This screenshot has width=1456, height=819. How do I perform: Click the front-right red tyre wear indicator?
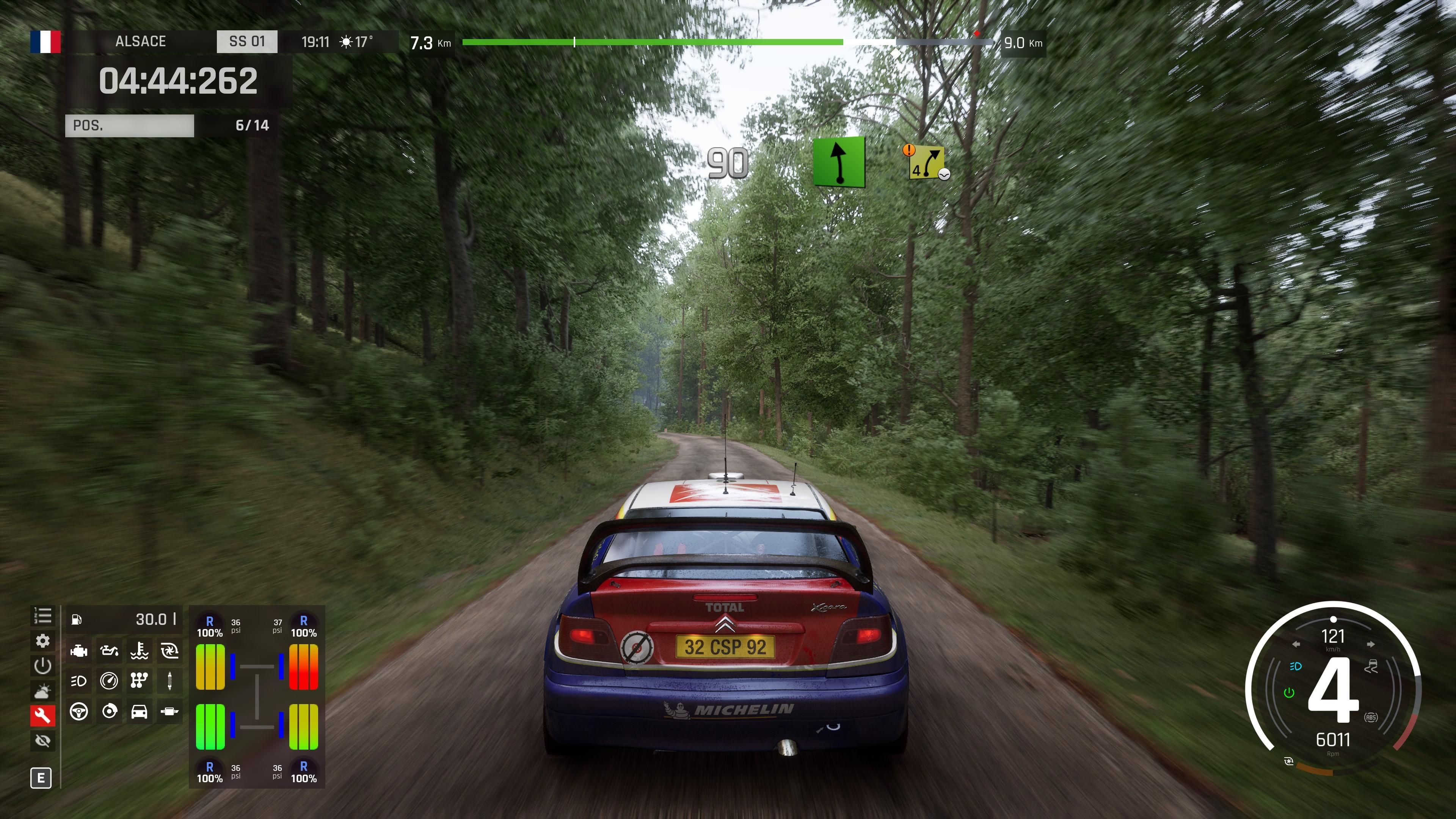click(x=303, y=667)
